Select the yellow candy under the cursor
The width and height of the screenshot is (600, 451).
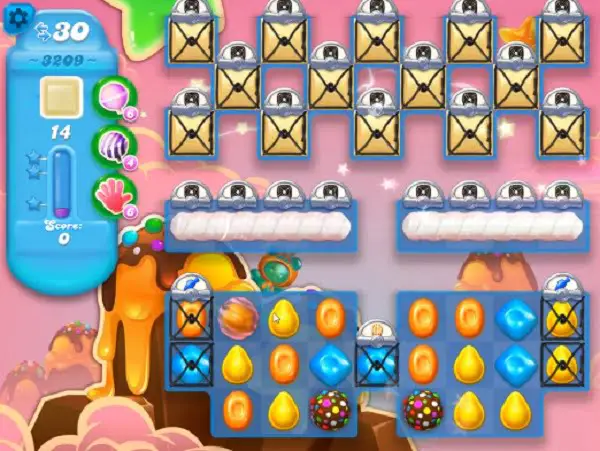(283, 318)
